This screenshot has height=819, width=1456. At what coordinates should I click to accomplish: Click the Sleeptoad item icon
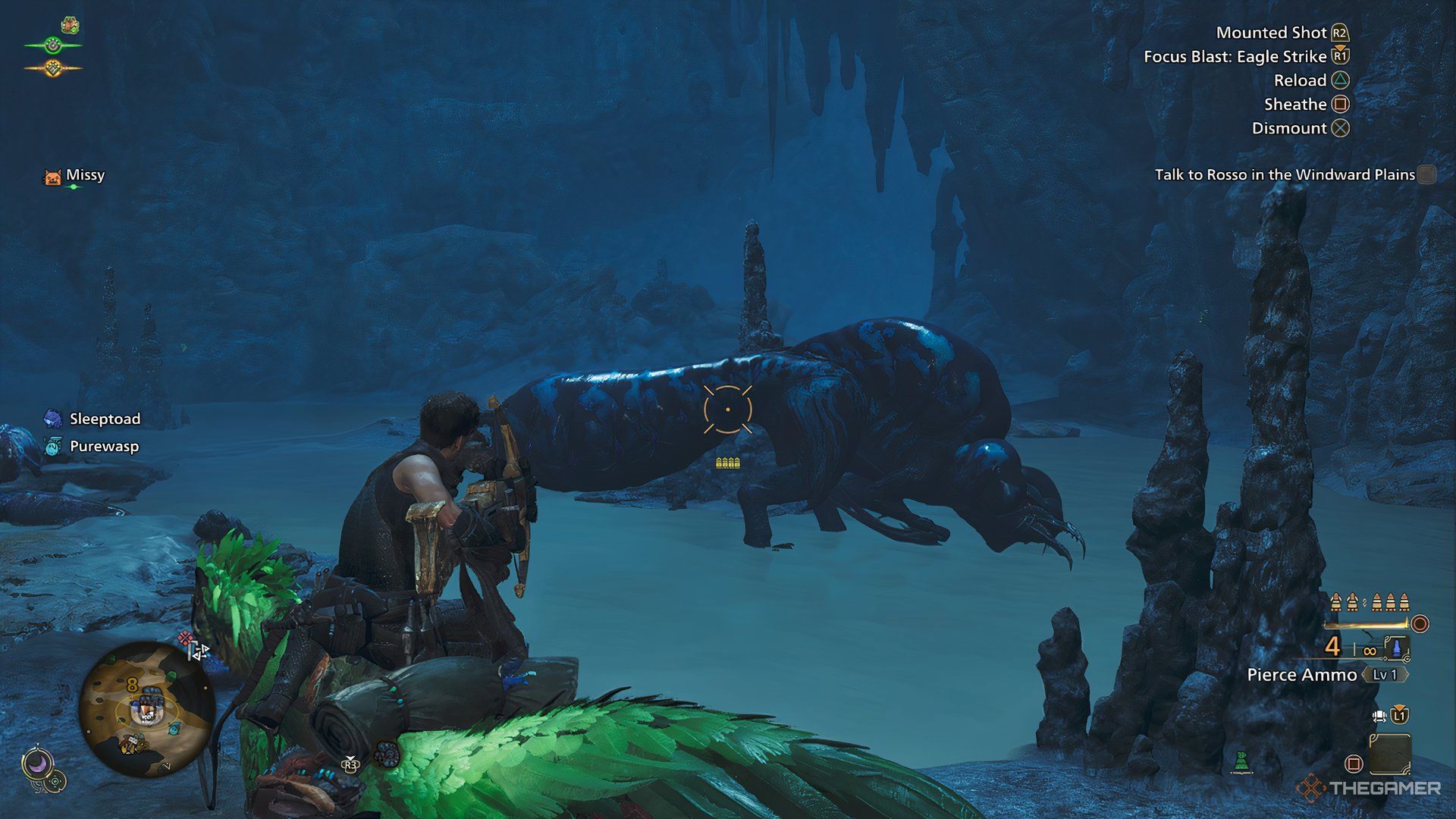click(52, 419)
